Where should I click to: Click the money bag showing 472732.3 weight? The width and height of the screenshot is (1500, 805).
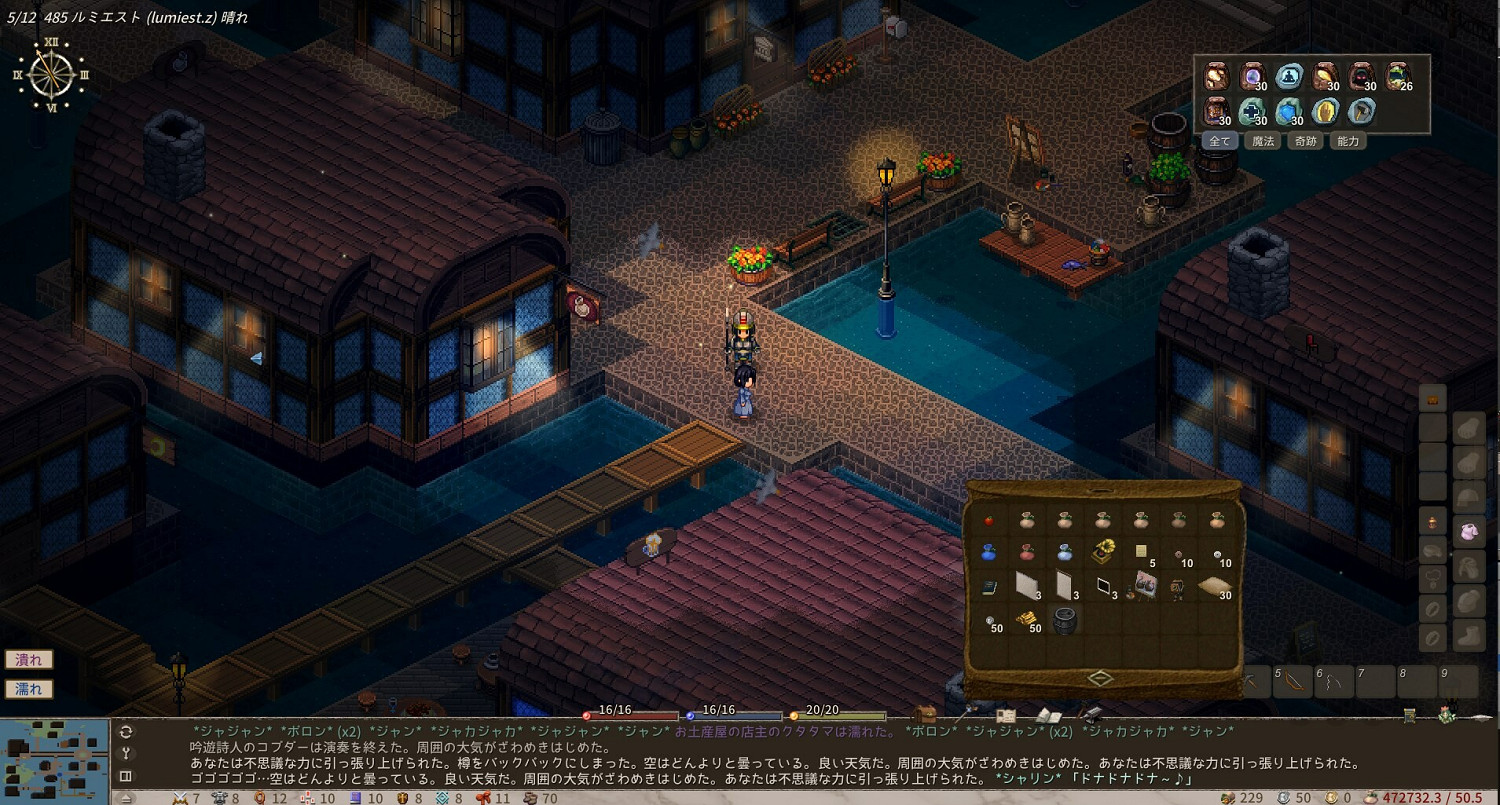[1370, 797]
